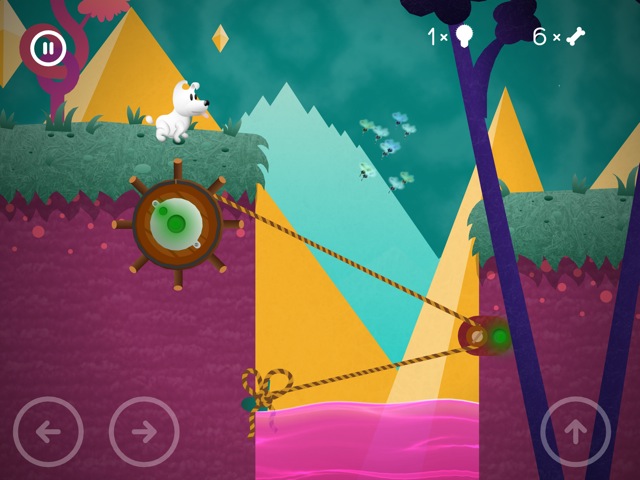Use the lightbulb hint icon
Screen dimensions: 640x480
tap(464, 37)
